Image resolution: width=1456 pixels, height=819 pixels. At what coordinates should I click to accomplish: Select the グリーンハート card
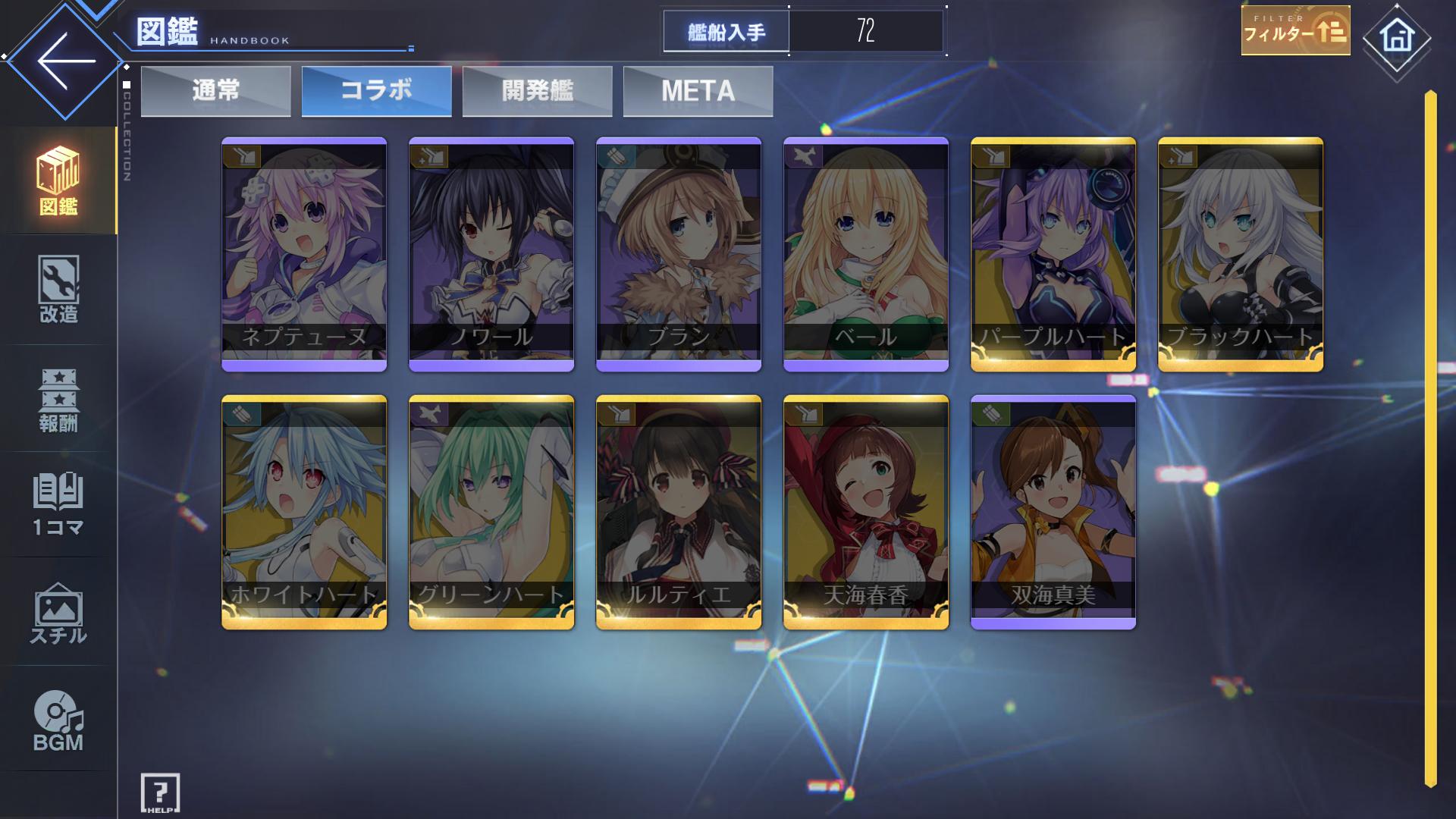(491, 512)
